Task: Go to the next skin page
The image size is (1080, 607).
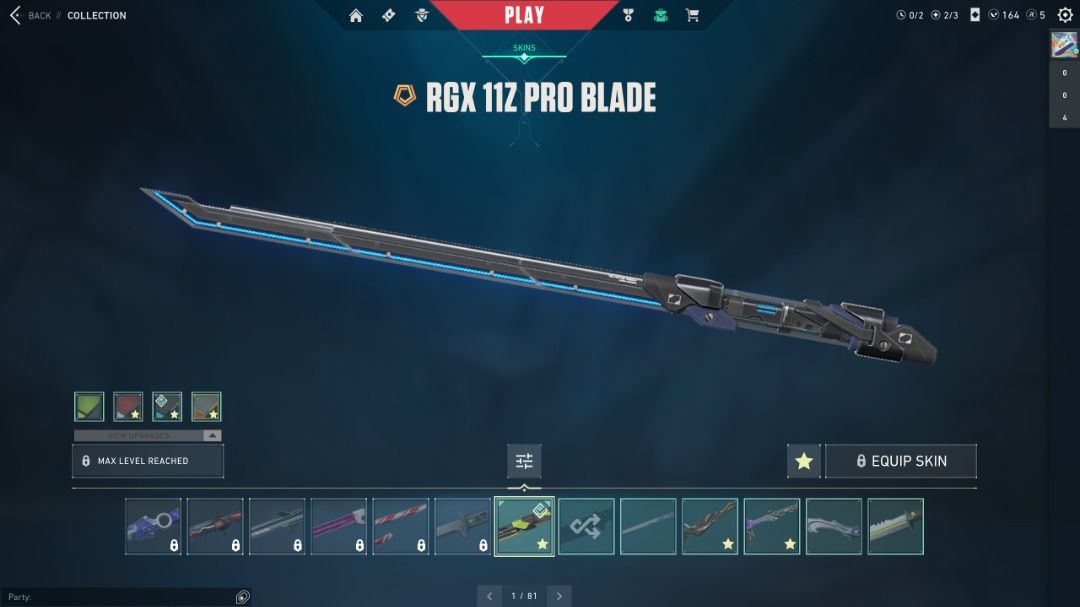Action: (560, 596)
